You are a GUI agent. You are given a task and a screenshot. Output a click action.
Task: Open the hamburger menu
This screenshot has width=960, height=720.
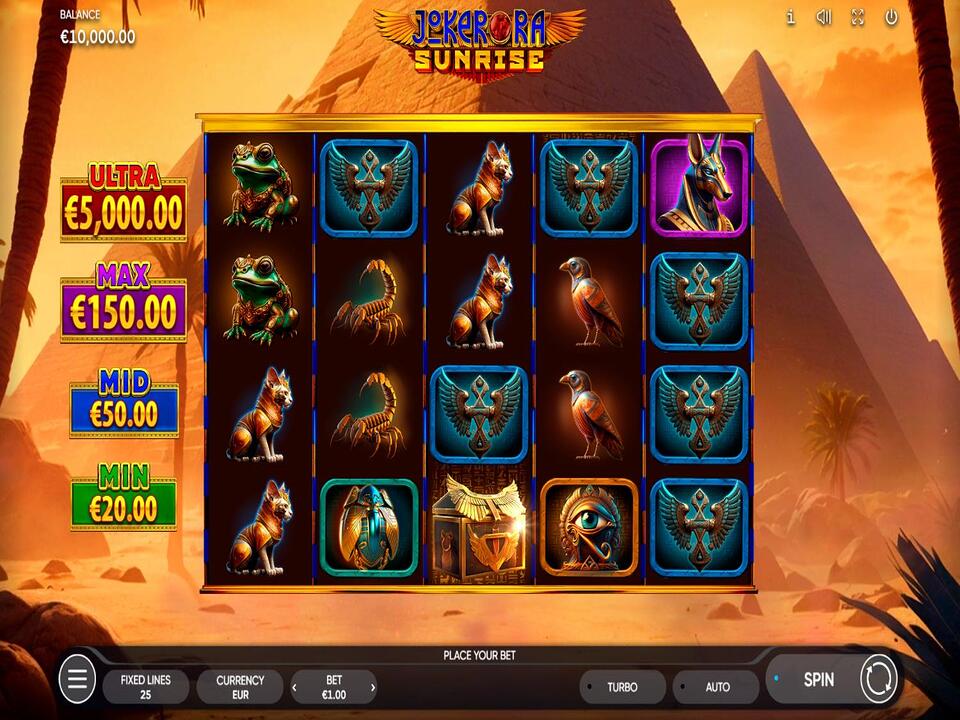point(77,681)
